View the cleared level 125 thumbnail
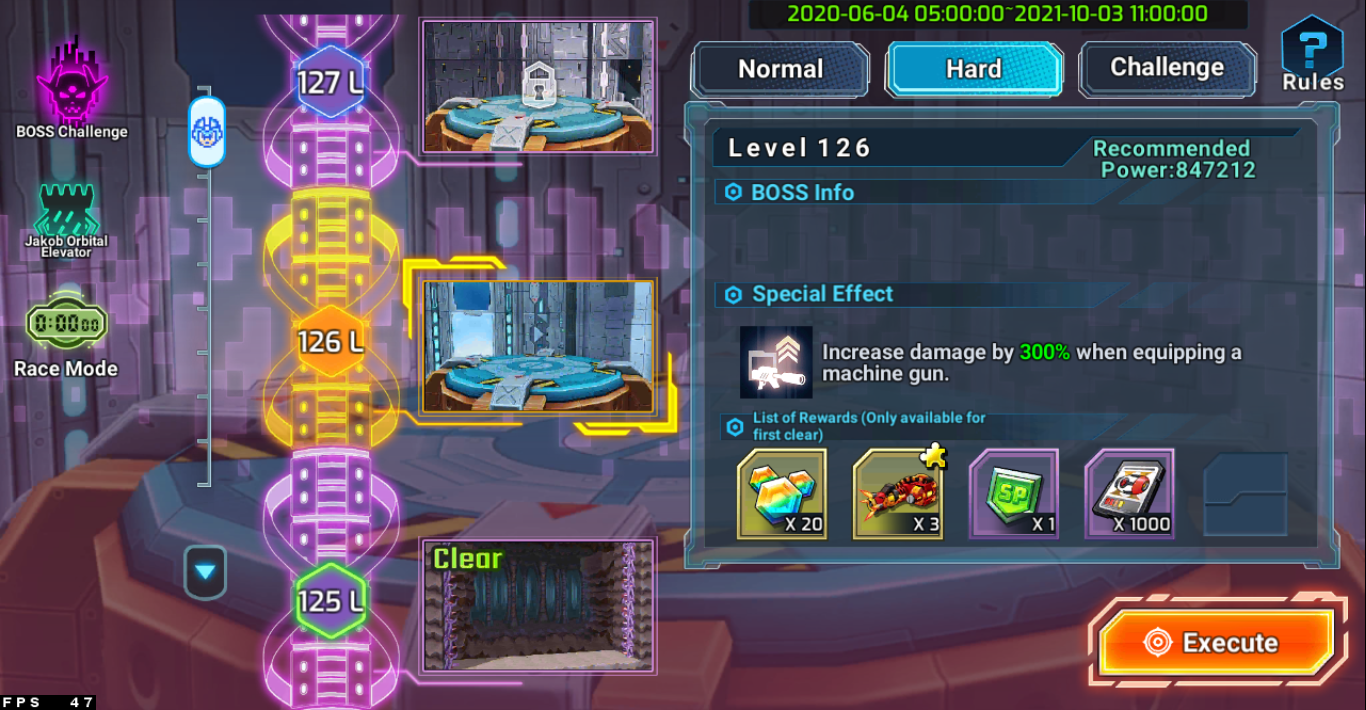The width and height of the screenshot is (1366, 710). point(538,605)
